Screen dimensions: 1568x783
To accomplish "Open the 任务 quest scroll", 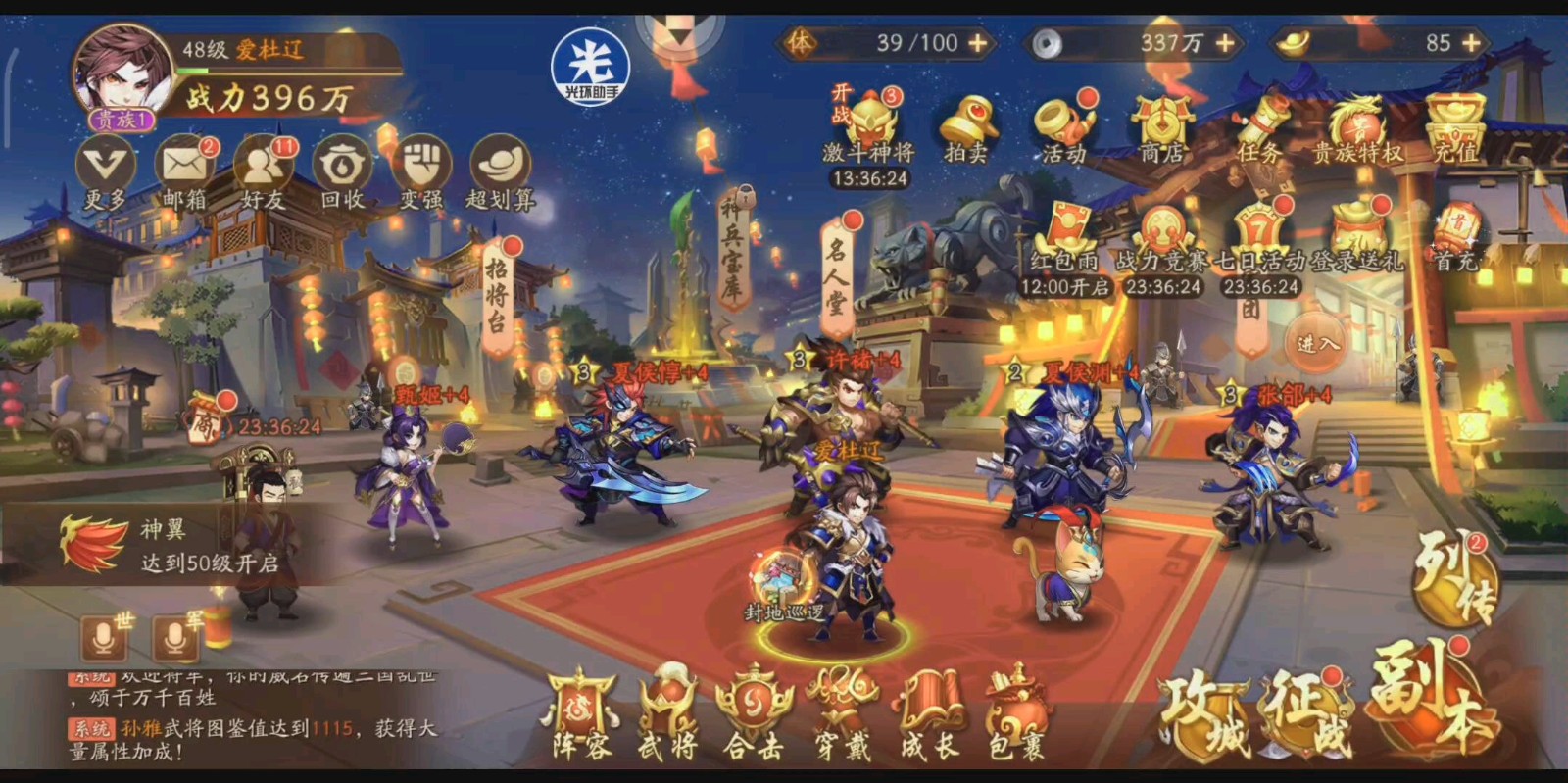I will [x=1259, y=127].
